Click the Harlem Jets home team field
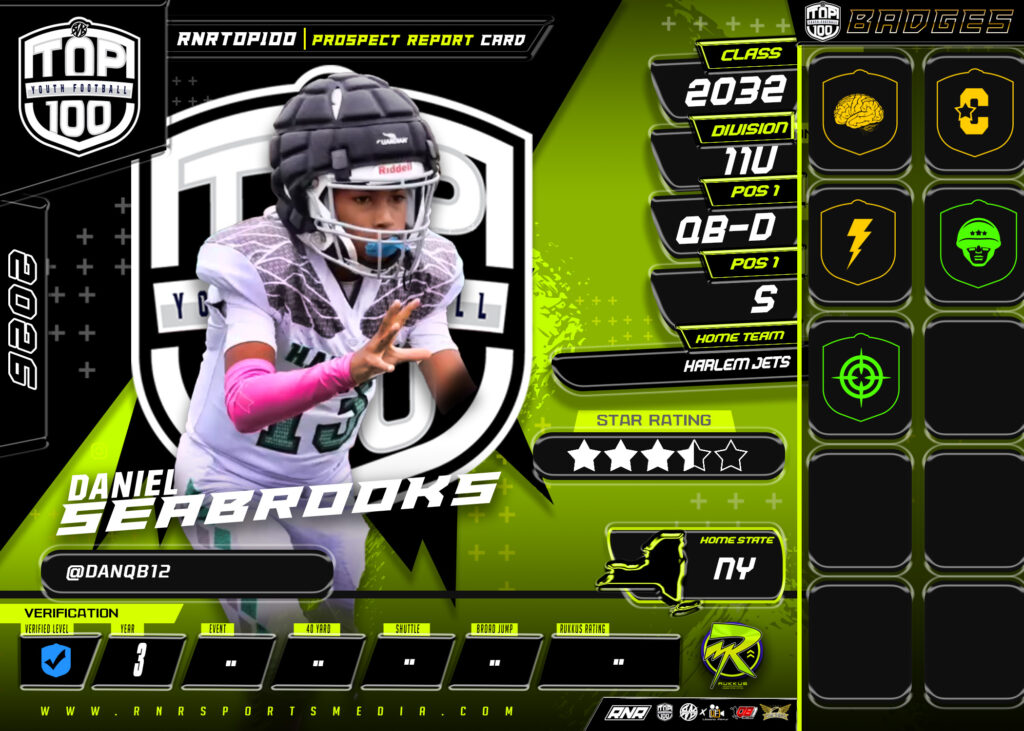The width and height of the screenshot is (1024, 731). (x=738, y=365)
